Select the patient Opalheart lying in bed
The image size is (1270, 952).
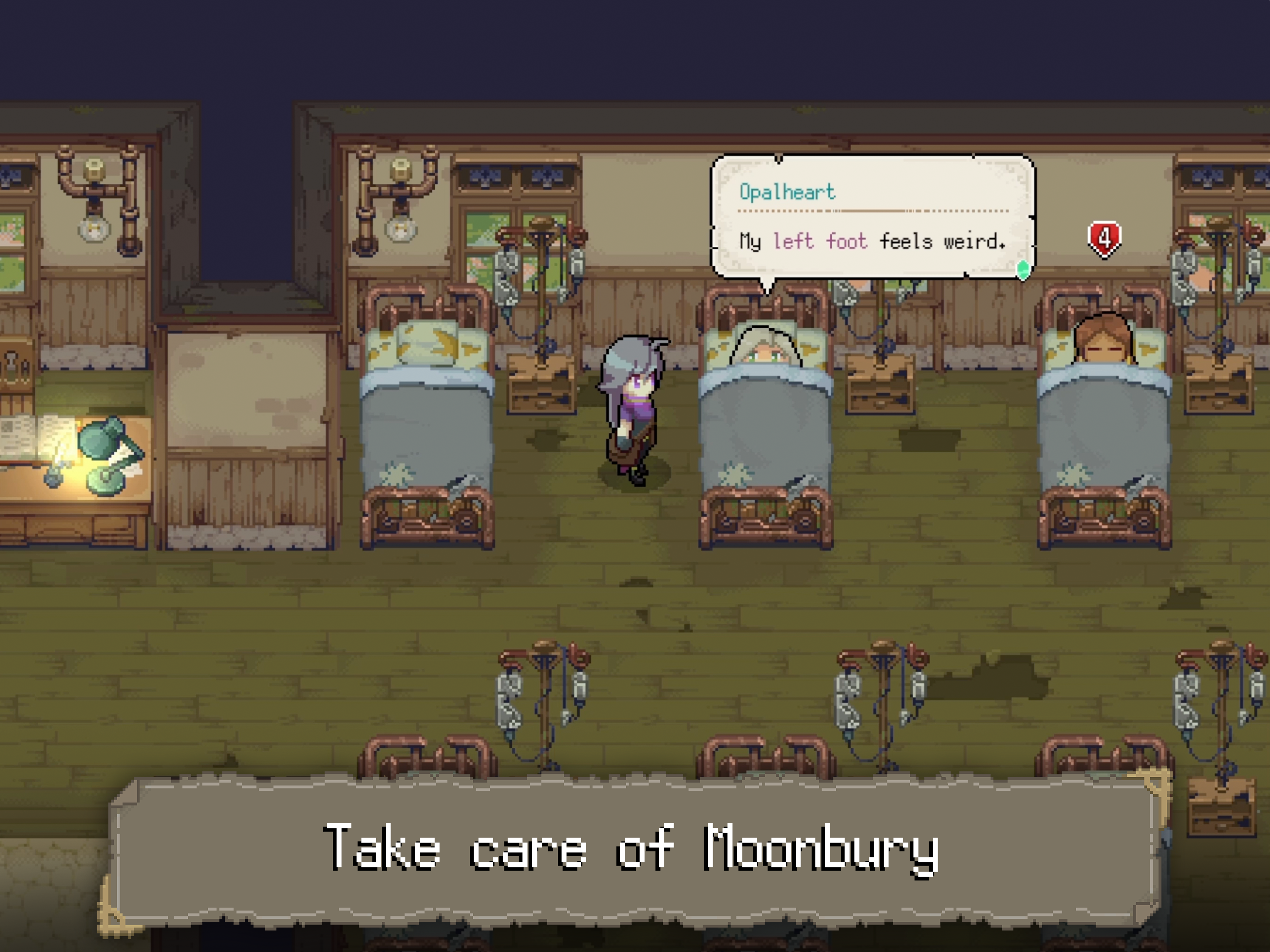pyautogui.click(x=764, y=356)
